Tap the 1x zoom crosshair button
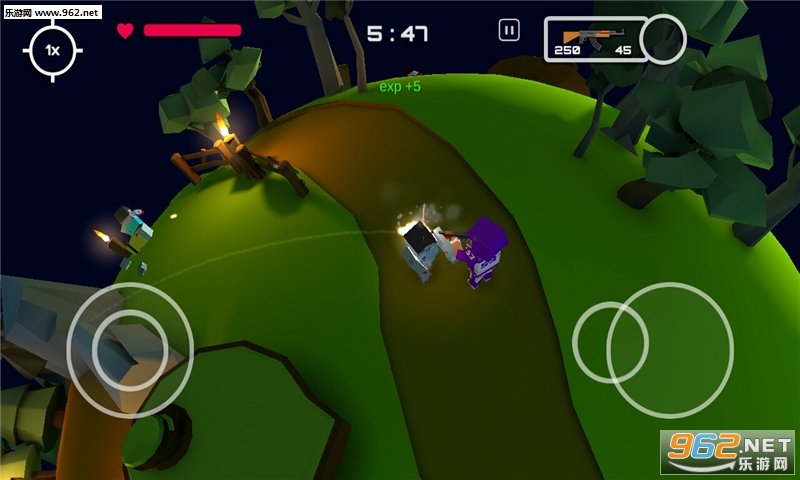The image size is (800, 480). point(53,49)
